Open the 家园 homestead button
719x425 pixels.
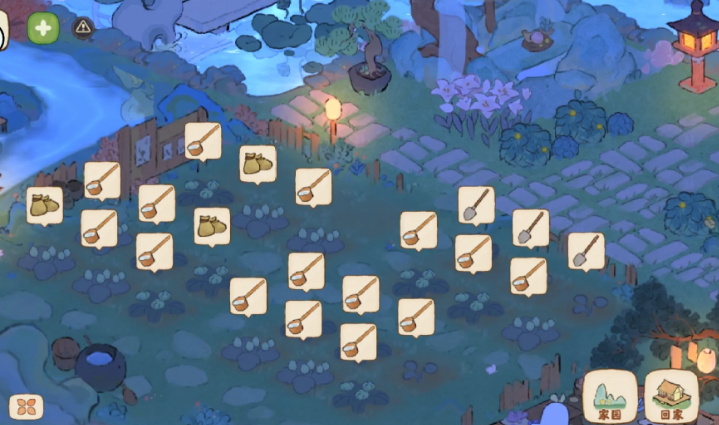[x=610, y=396]
